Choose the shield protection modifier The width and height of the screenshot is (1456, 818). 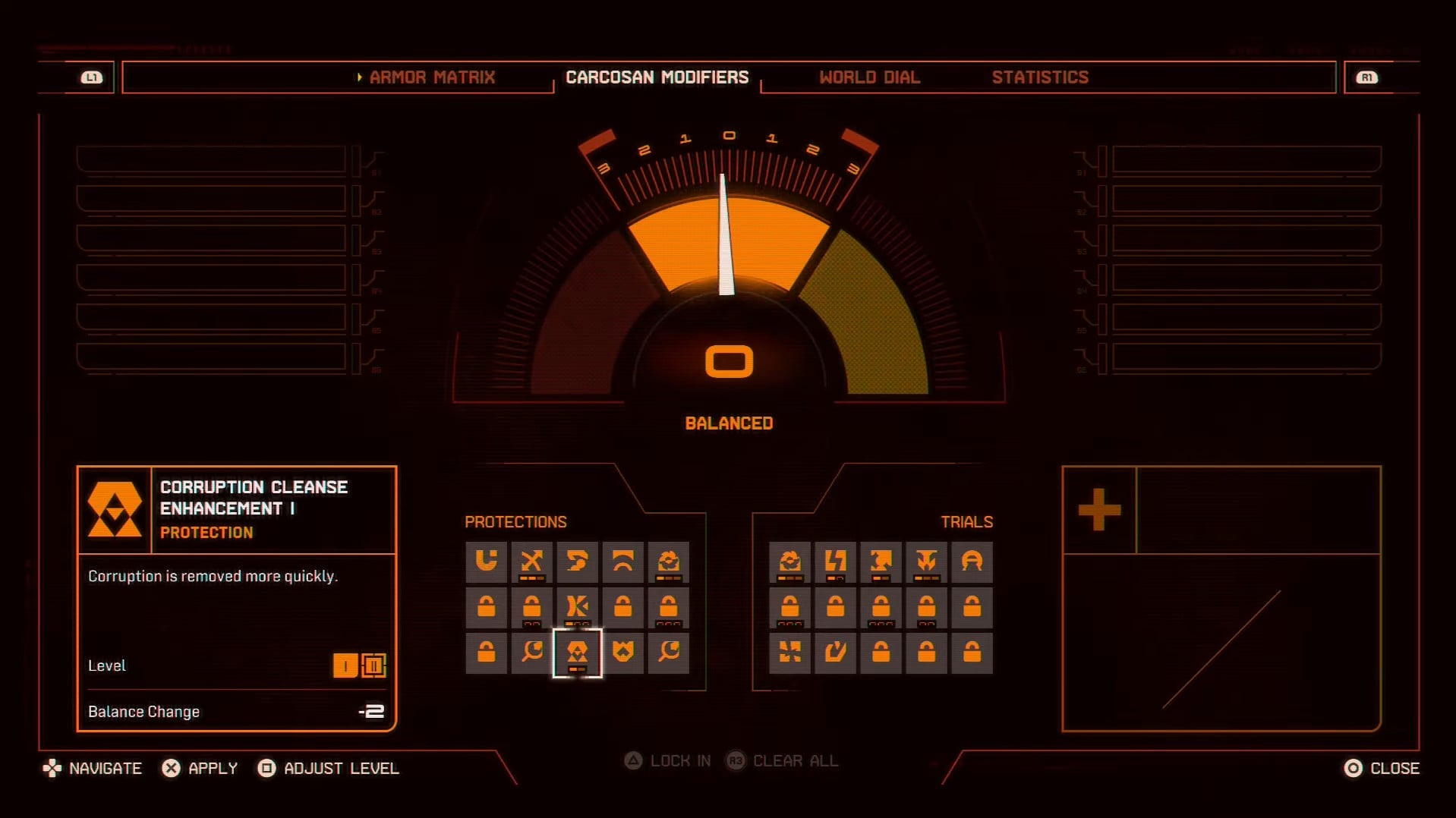point(622,652)
